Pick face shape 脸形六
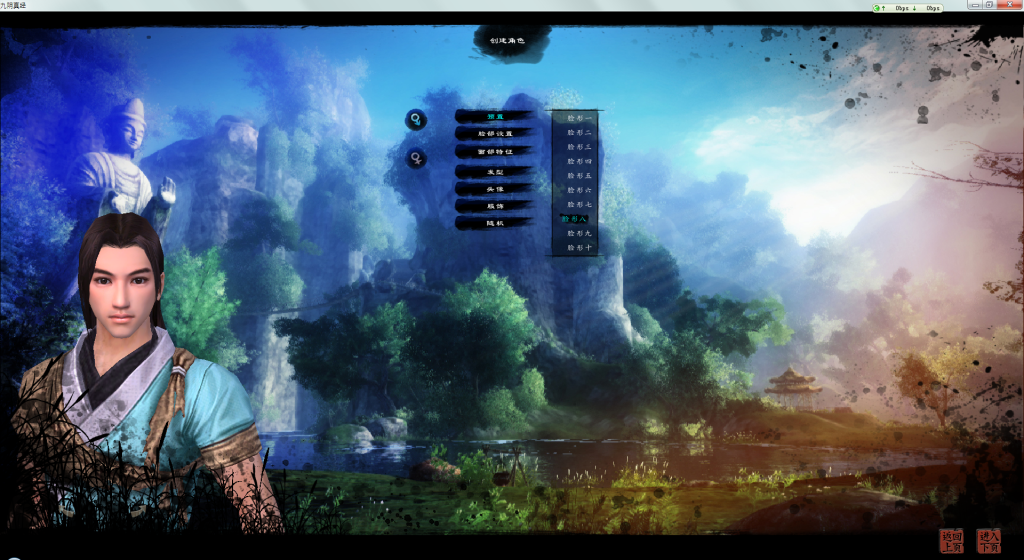 pyautogui.click(x=579, y=190)
